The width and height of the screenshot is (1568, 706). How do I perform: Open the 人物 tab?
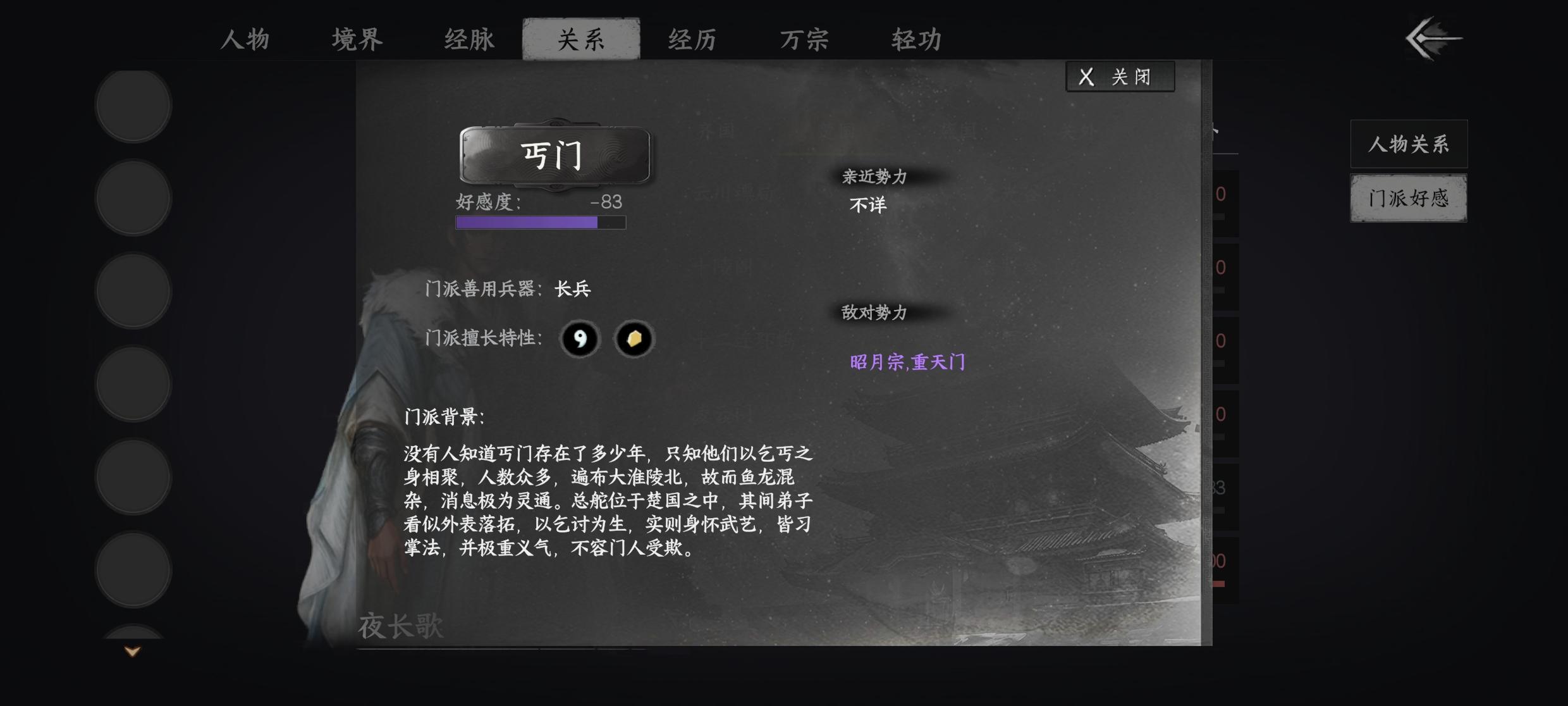pyautogui.click(x=245, y=39)
